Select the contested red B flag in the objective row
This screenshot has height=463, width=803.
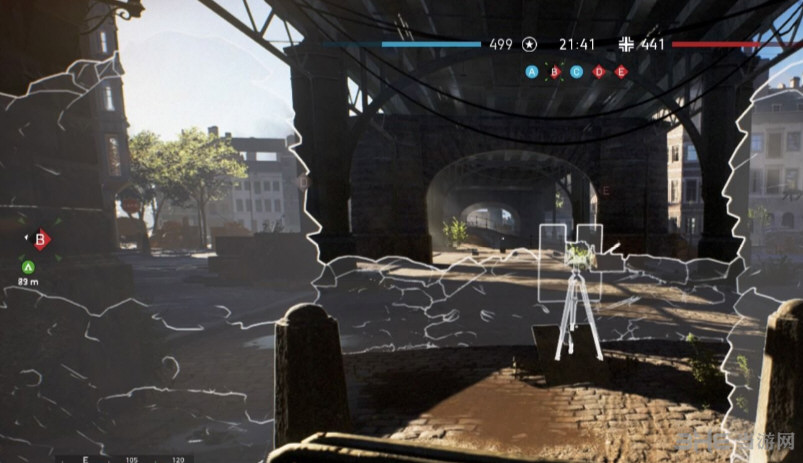pyautogui.click(x=554, y=71)
